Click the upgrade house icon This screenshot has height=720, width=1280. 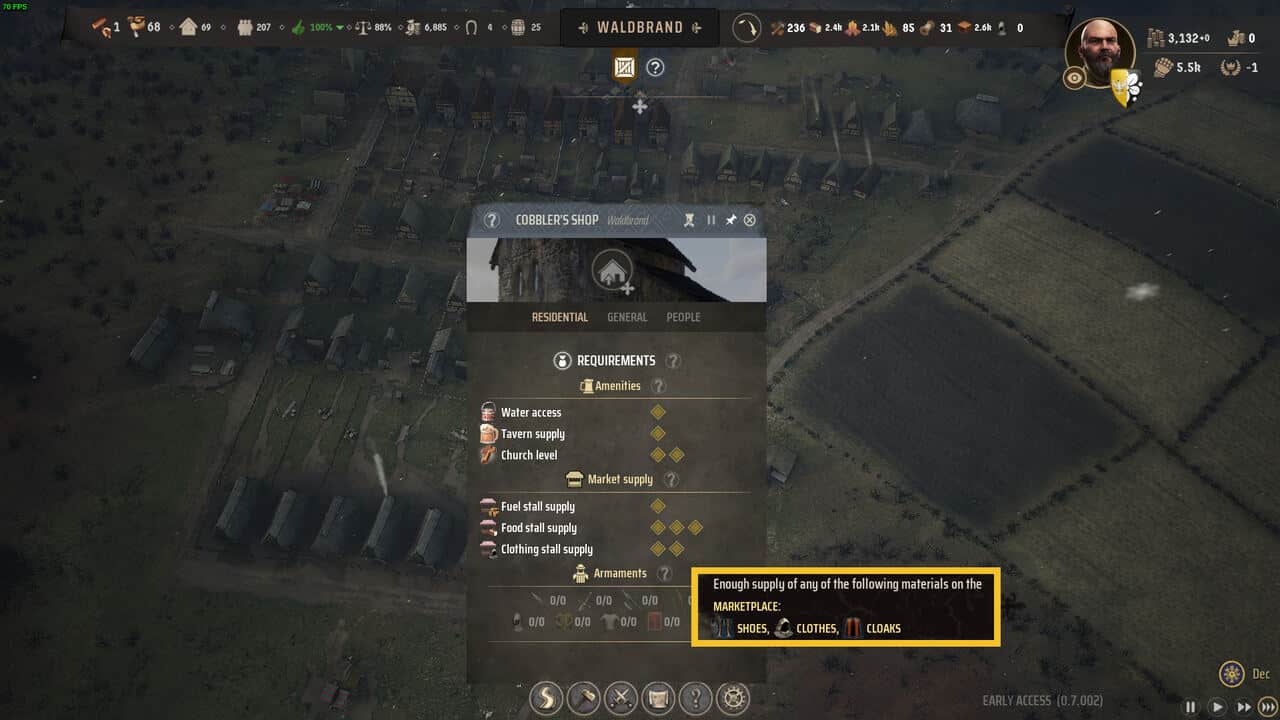pos(612,271)
